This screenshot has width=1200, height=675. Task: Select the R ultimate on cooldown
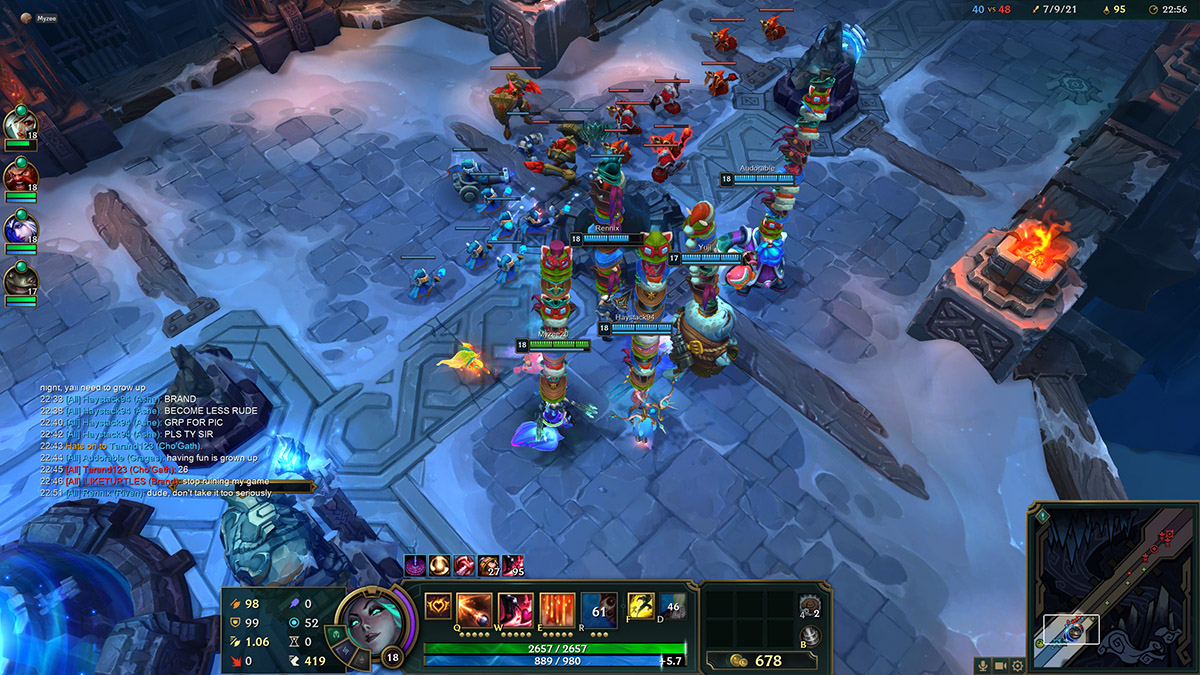point(599,608)
